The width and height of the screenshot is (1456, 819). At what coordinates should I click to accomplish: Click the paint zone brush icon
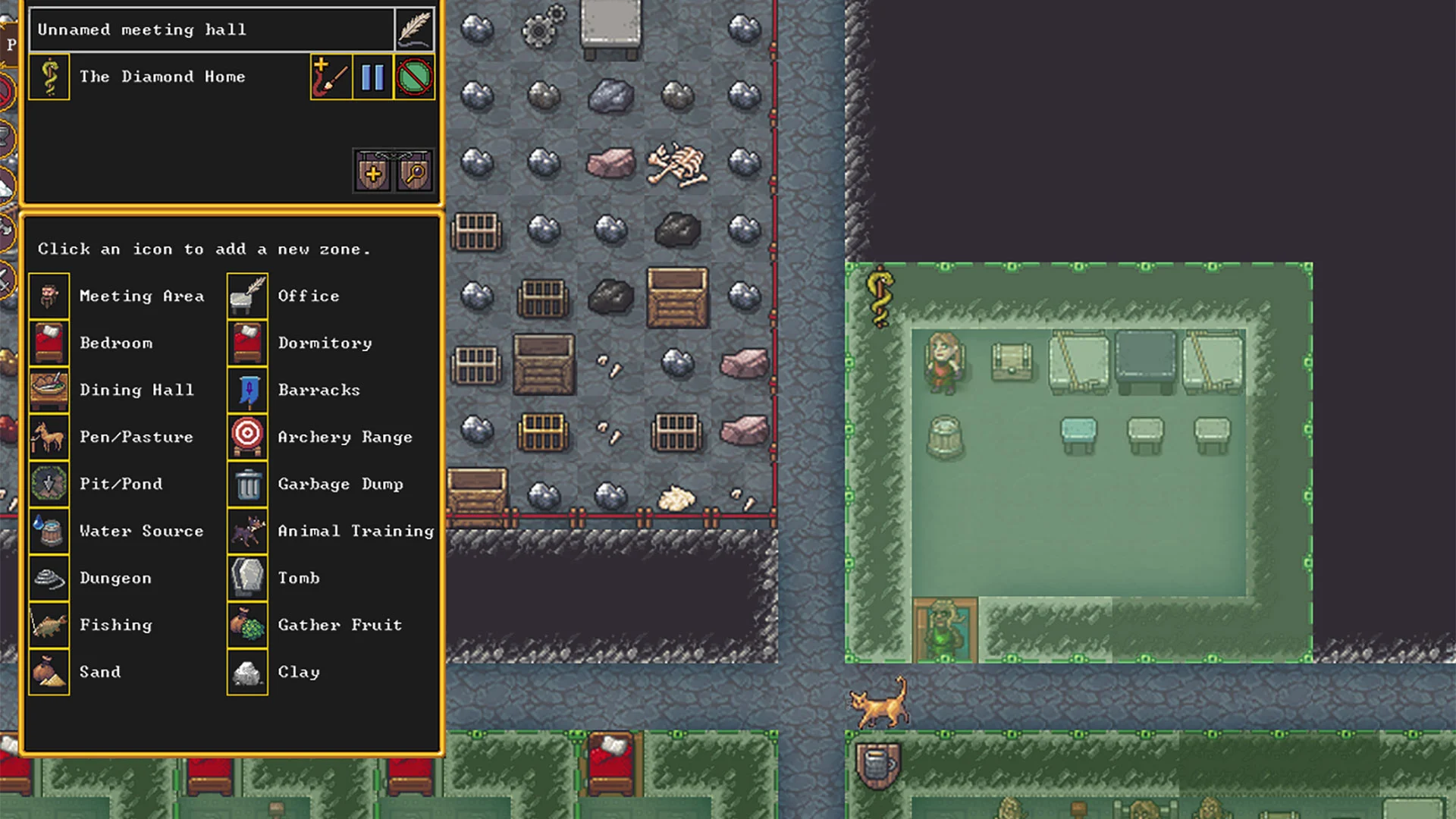pos(331,77)
